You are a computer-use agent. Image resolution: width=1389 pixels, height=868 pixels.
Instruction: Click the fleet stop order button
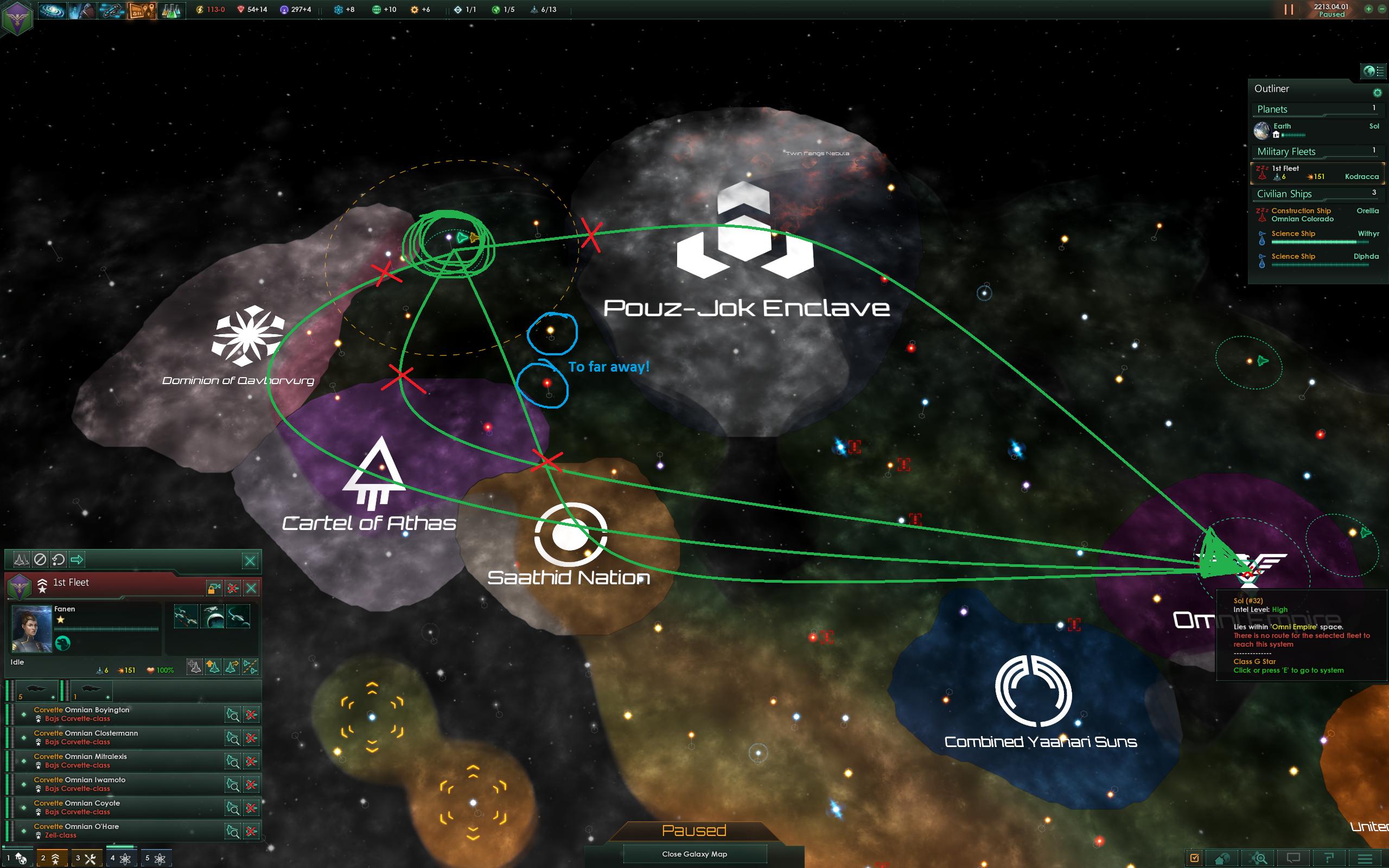coord(40,559)
